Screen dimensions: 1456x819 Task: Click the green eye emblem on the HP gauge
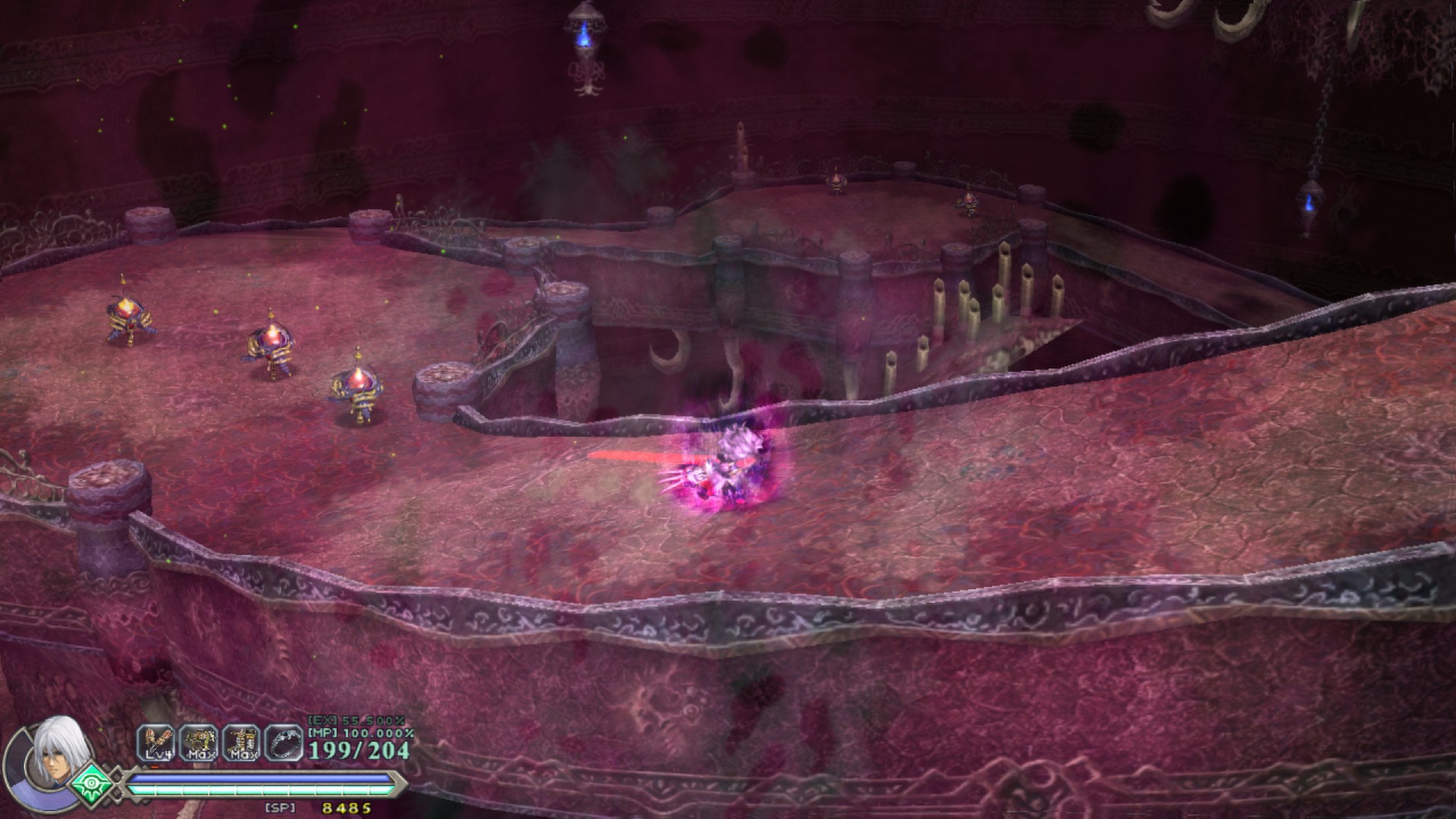coord(91,786)
